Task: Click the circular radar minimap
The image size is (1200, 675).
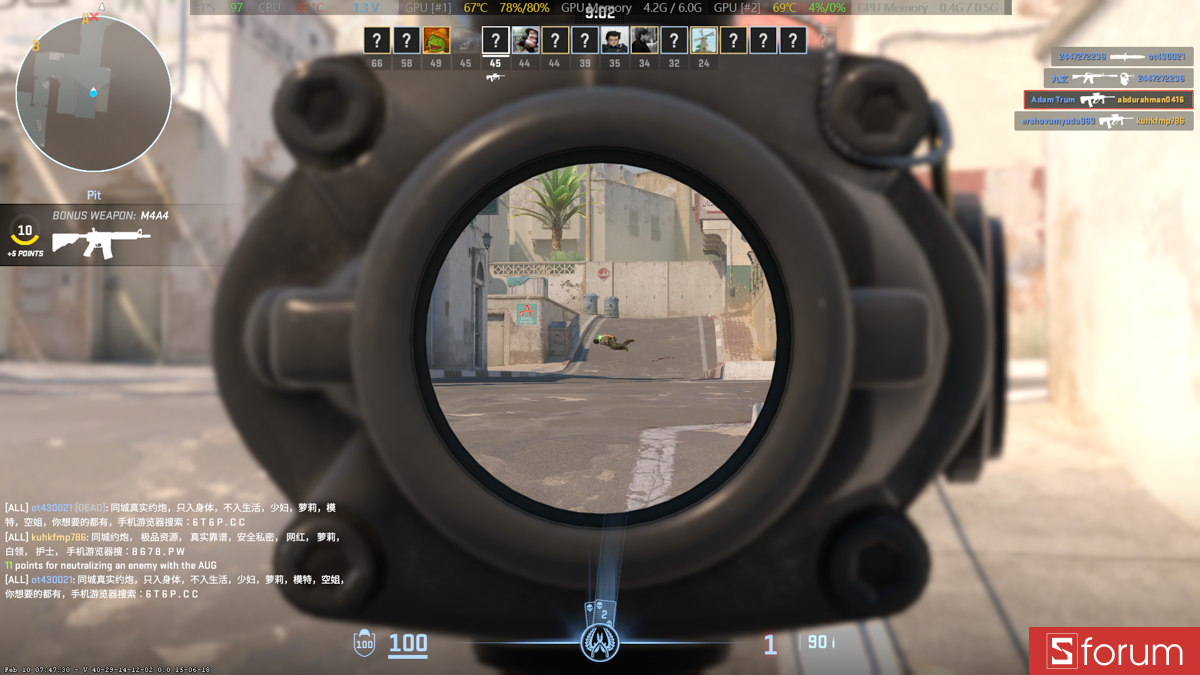Action: coord(93,93)
